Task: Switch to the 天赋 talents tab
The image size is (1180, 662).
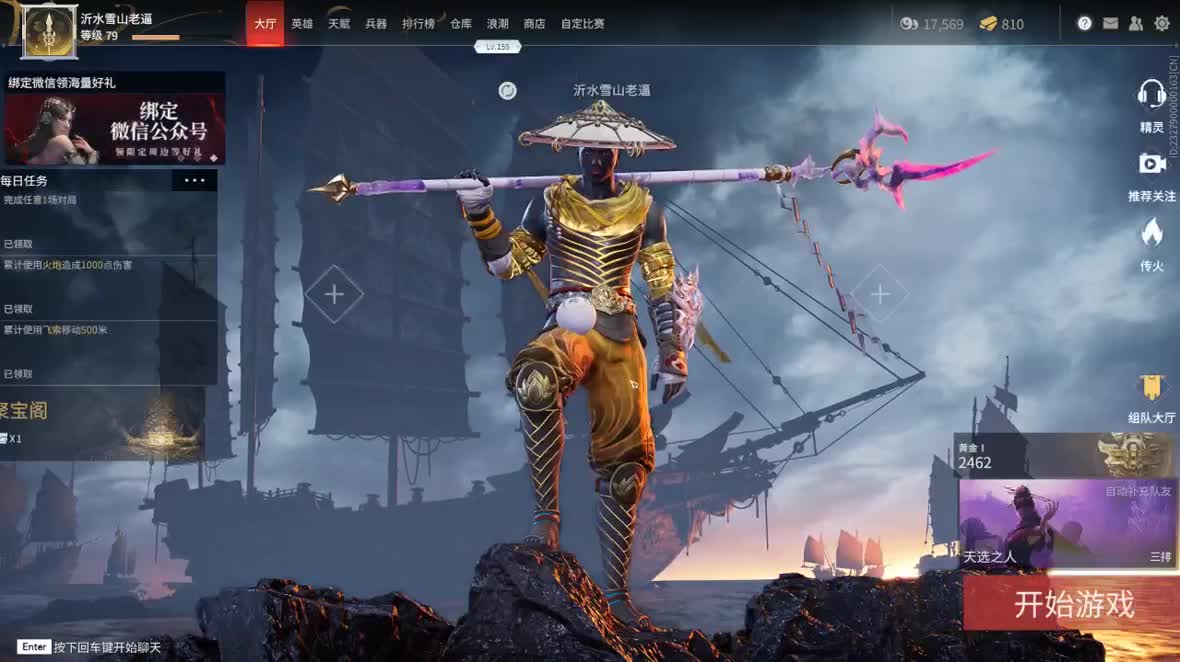Action: coord(339,23)
